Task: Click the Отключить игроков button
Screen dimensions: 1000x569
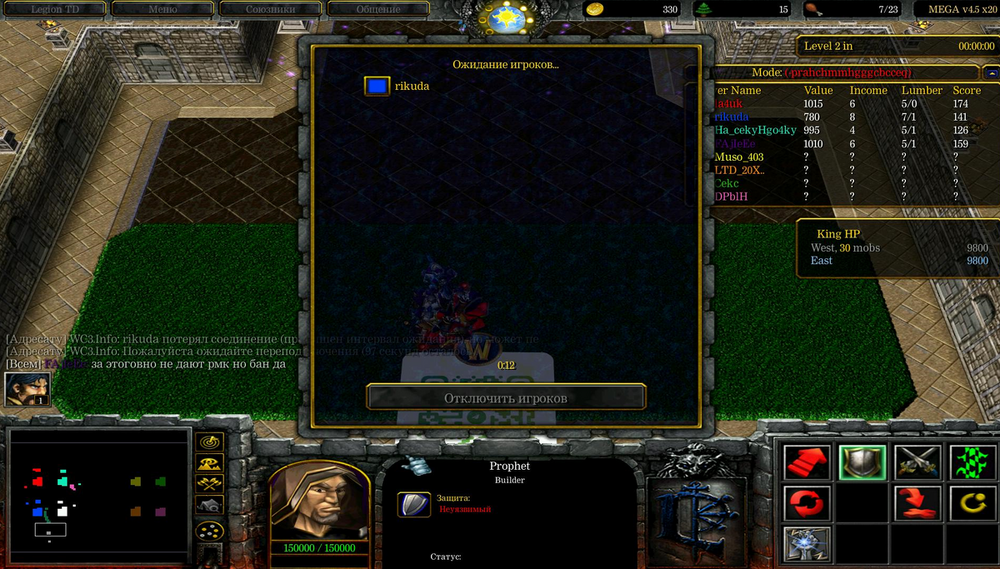Action: click(506, 398)
